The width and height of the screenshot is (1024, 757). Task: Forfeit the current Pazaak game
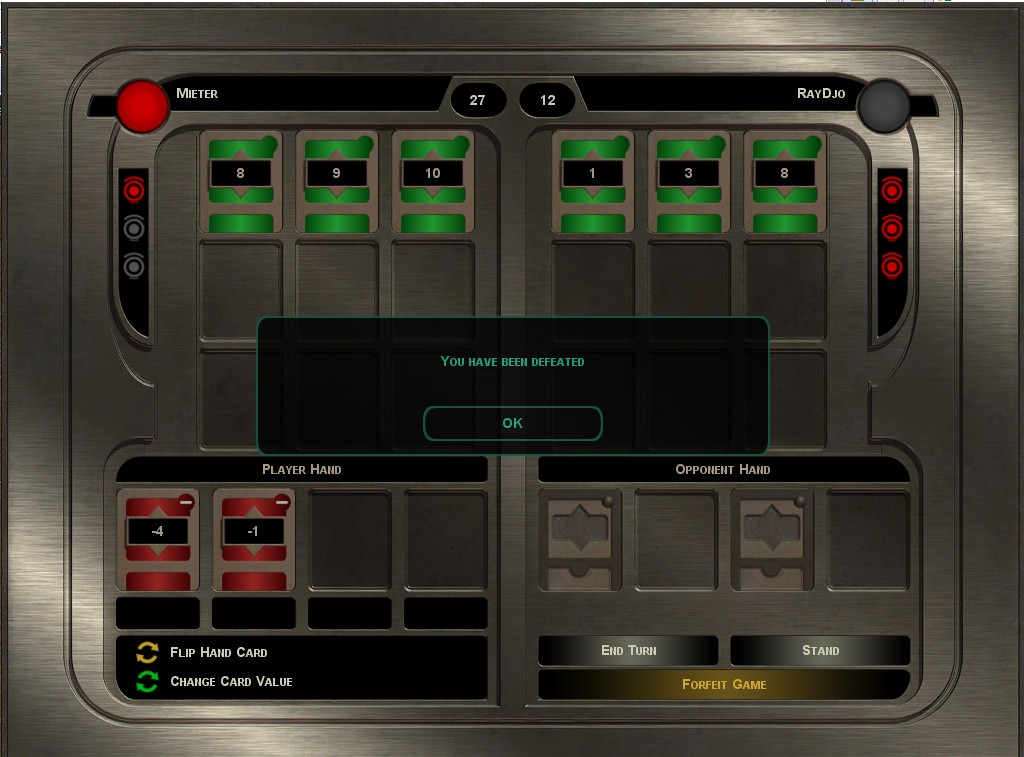point(723,684)
